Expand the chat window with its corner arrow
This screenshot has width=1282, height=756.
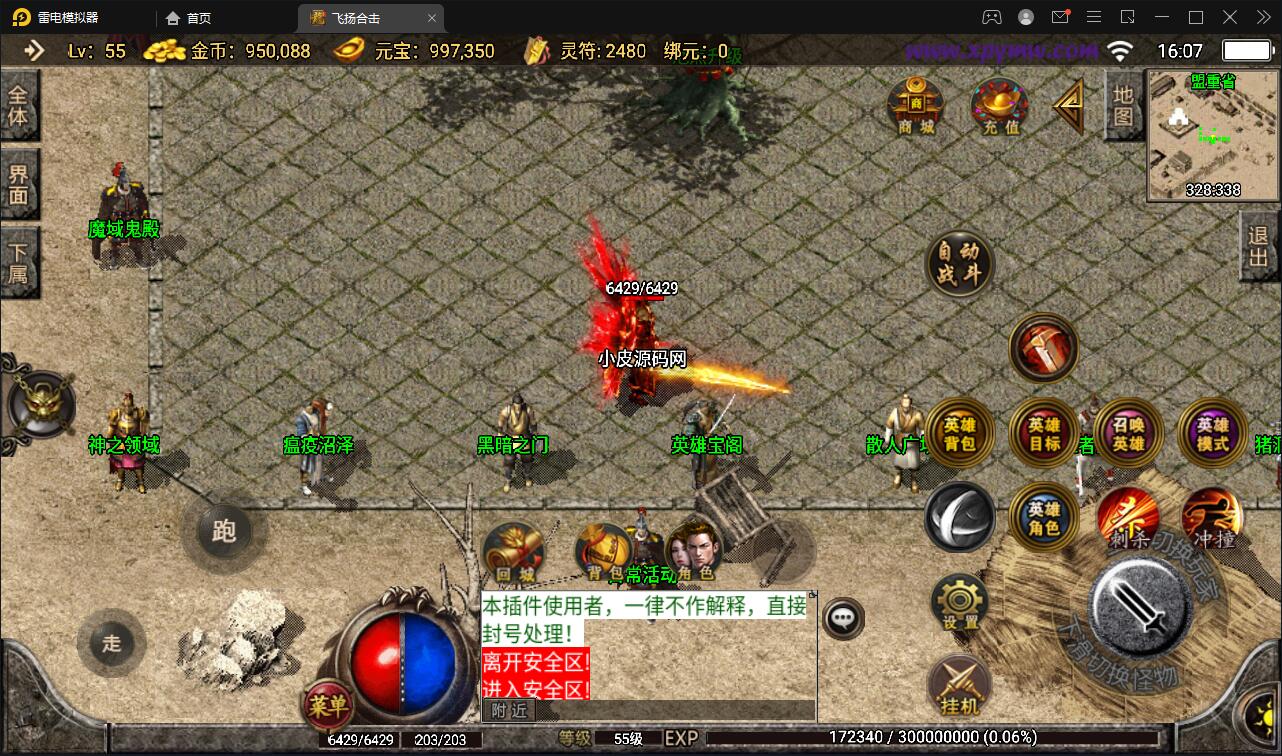pos(810,592)
